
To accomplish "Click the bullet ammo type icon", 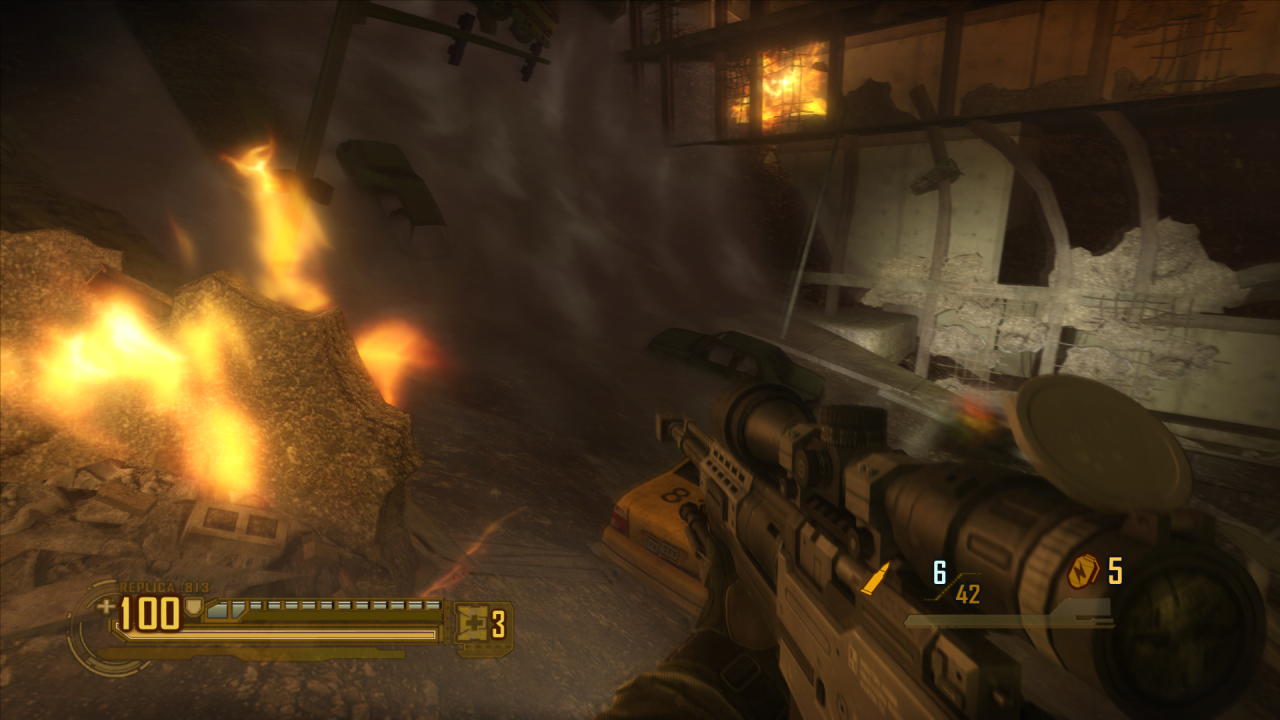I will (876, 578).
